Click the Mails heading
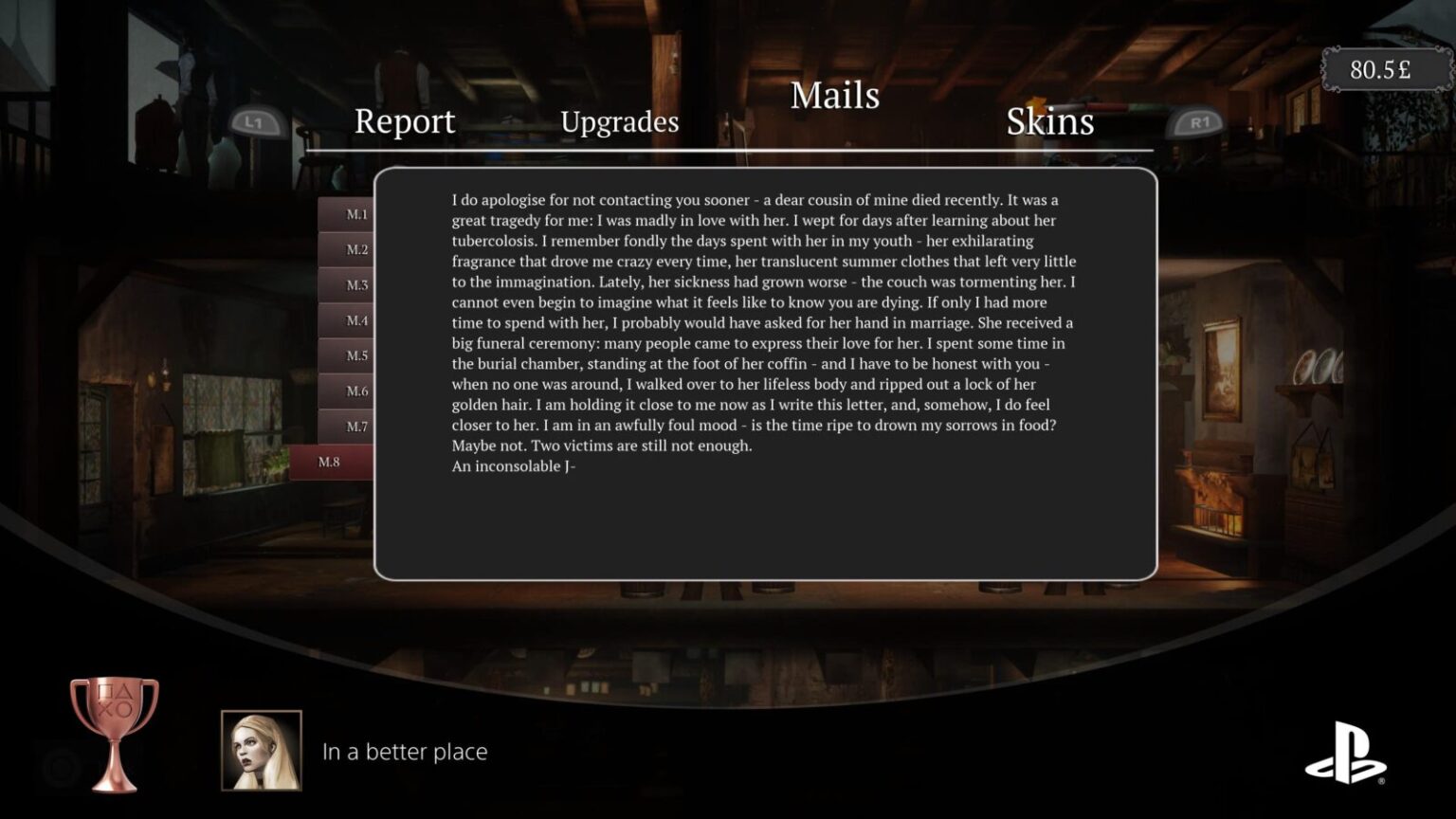 (835, 95)
